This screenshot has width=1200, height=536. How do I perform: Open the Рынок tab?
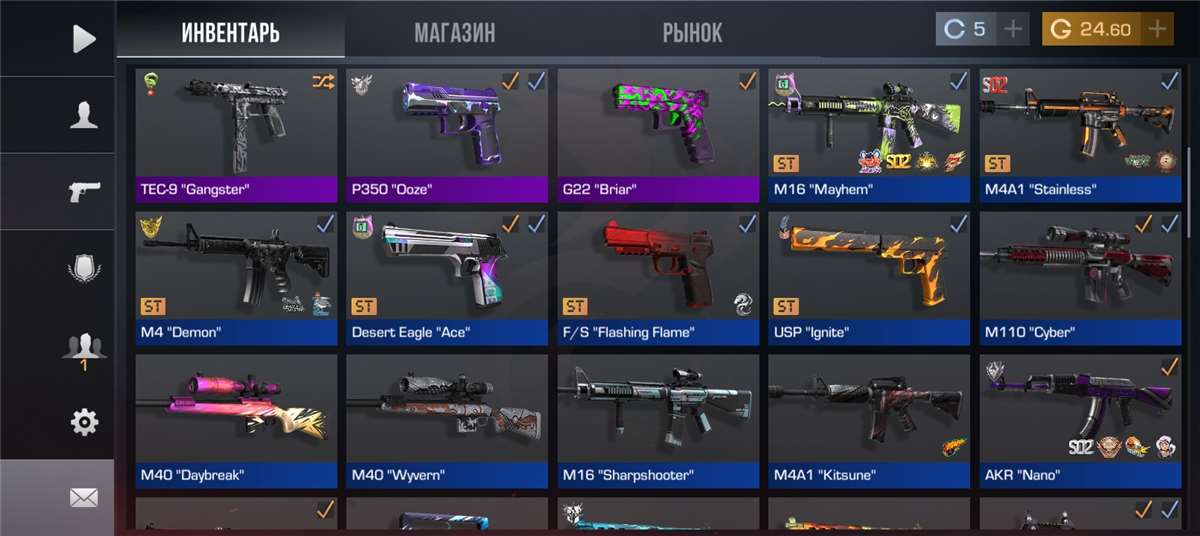(x=692, y=32)
